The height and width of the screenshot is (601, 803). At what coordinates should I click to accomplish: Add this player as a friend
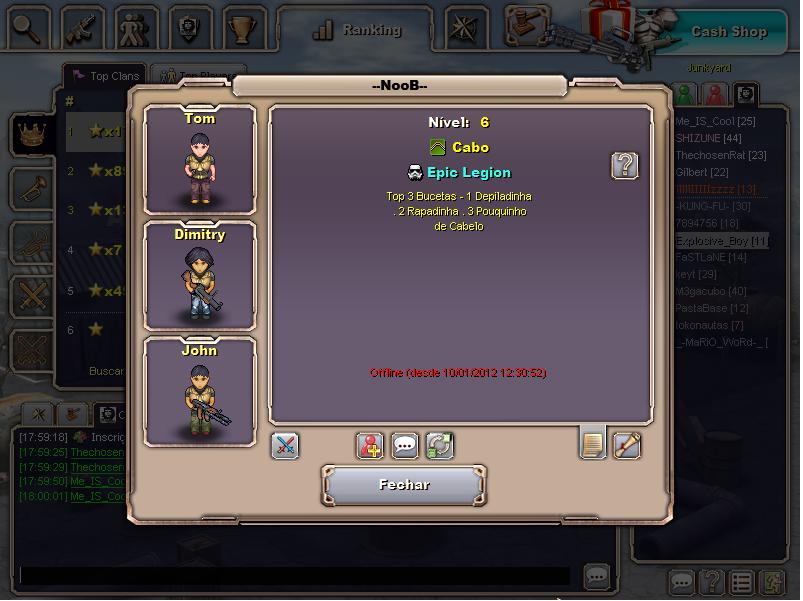(x=370, y=446)
